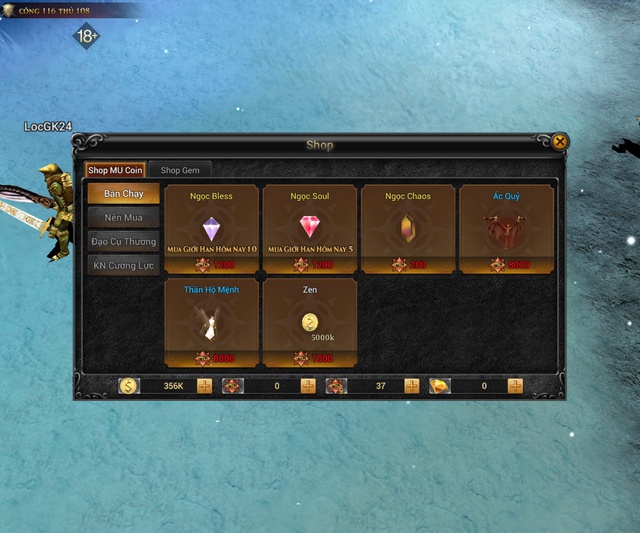This screenshot has width=640, height=533.
Task: Open the KN Cường Lực category
Action: pyautogui.click(x=123, y=265)
